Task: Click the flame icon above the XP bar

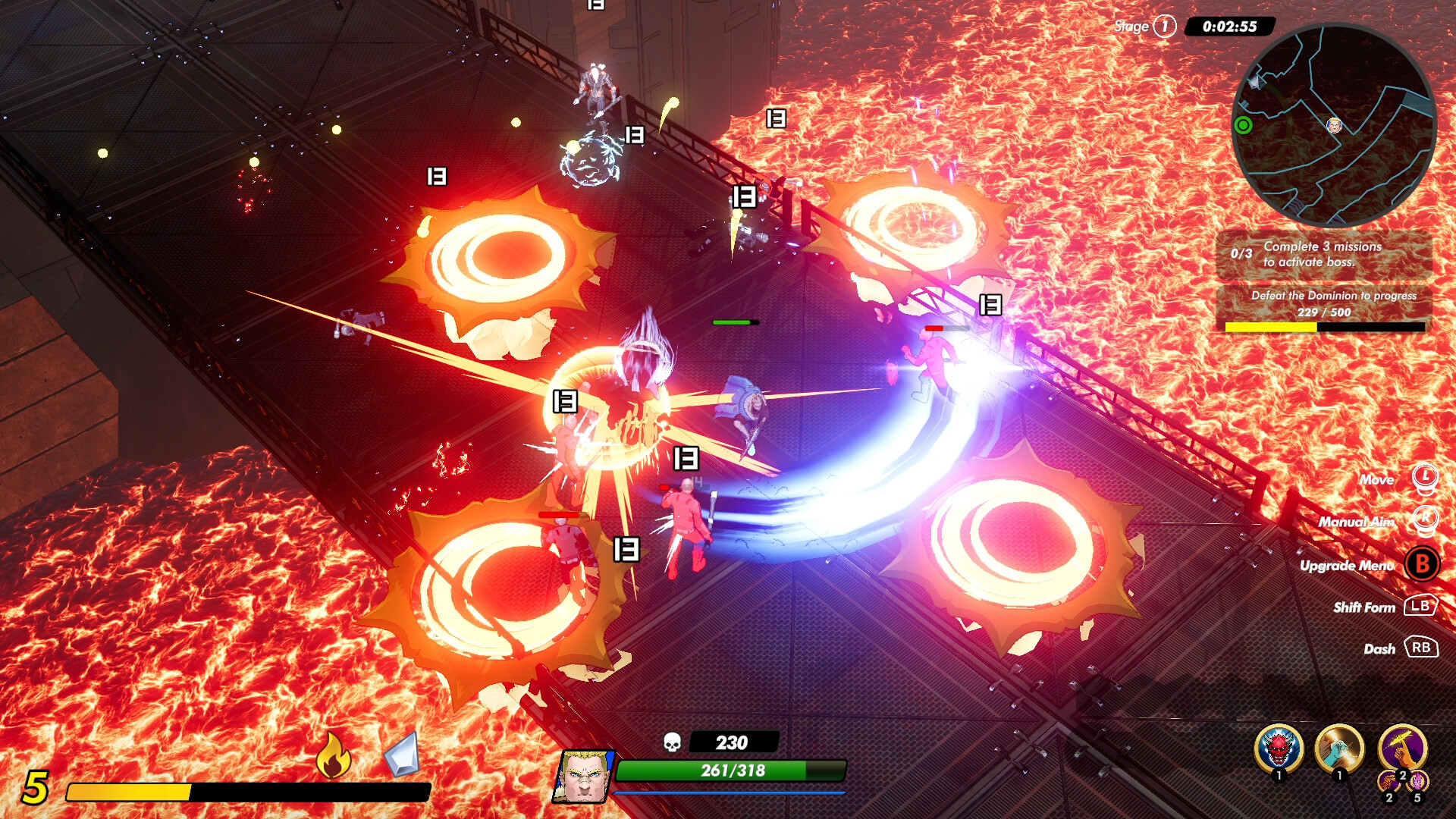Action: [x=333, y=755]
